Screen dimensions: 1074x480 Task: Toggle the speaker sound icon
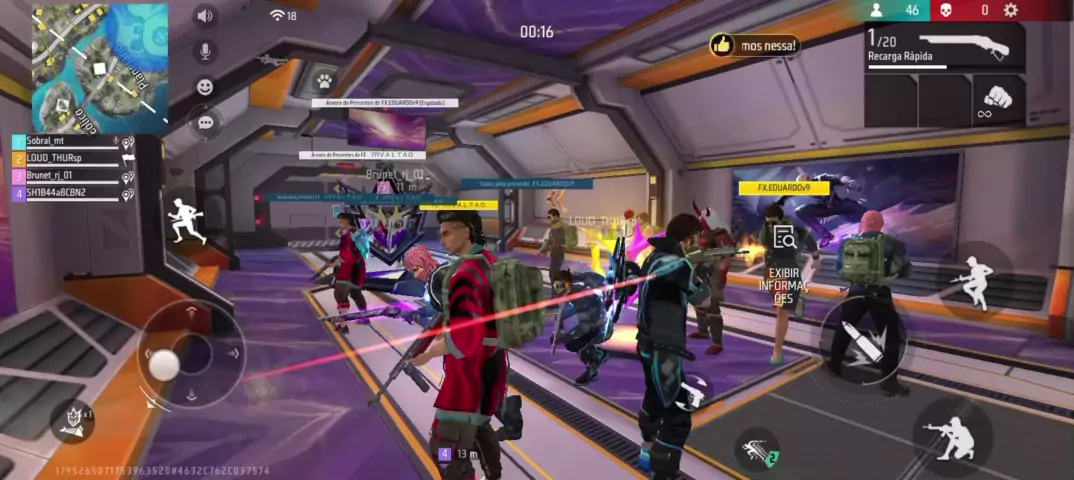205,16
